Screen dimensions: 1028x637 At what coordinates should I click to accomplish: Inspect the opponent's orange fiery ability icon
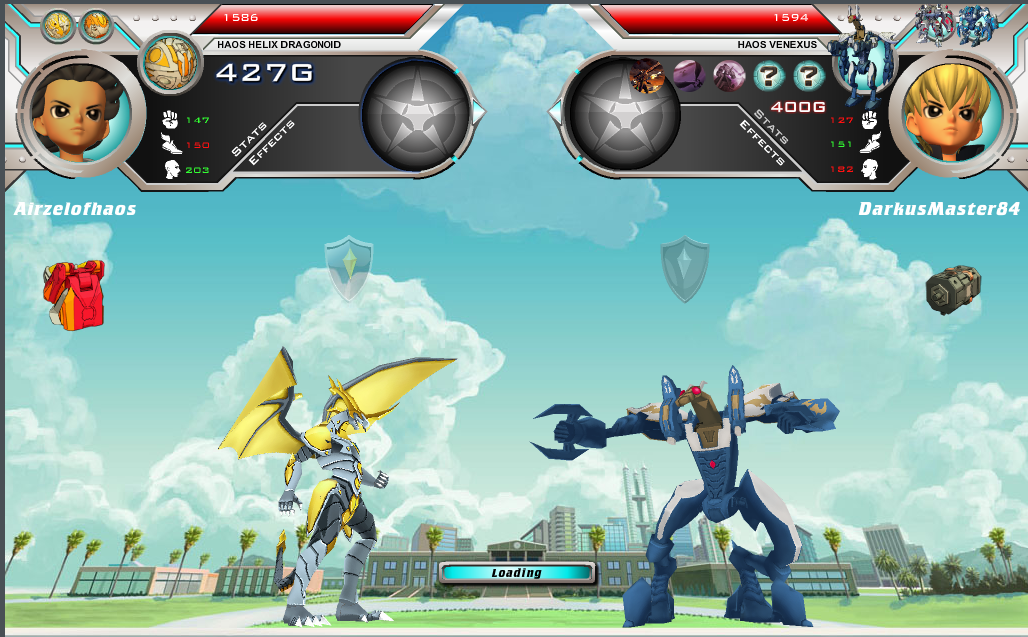[x=647, y=76]
